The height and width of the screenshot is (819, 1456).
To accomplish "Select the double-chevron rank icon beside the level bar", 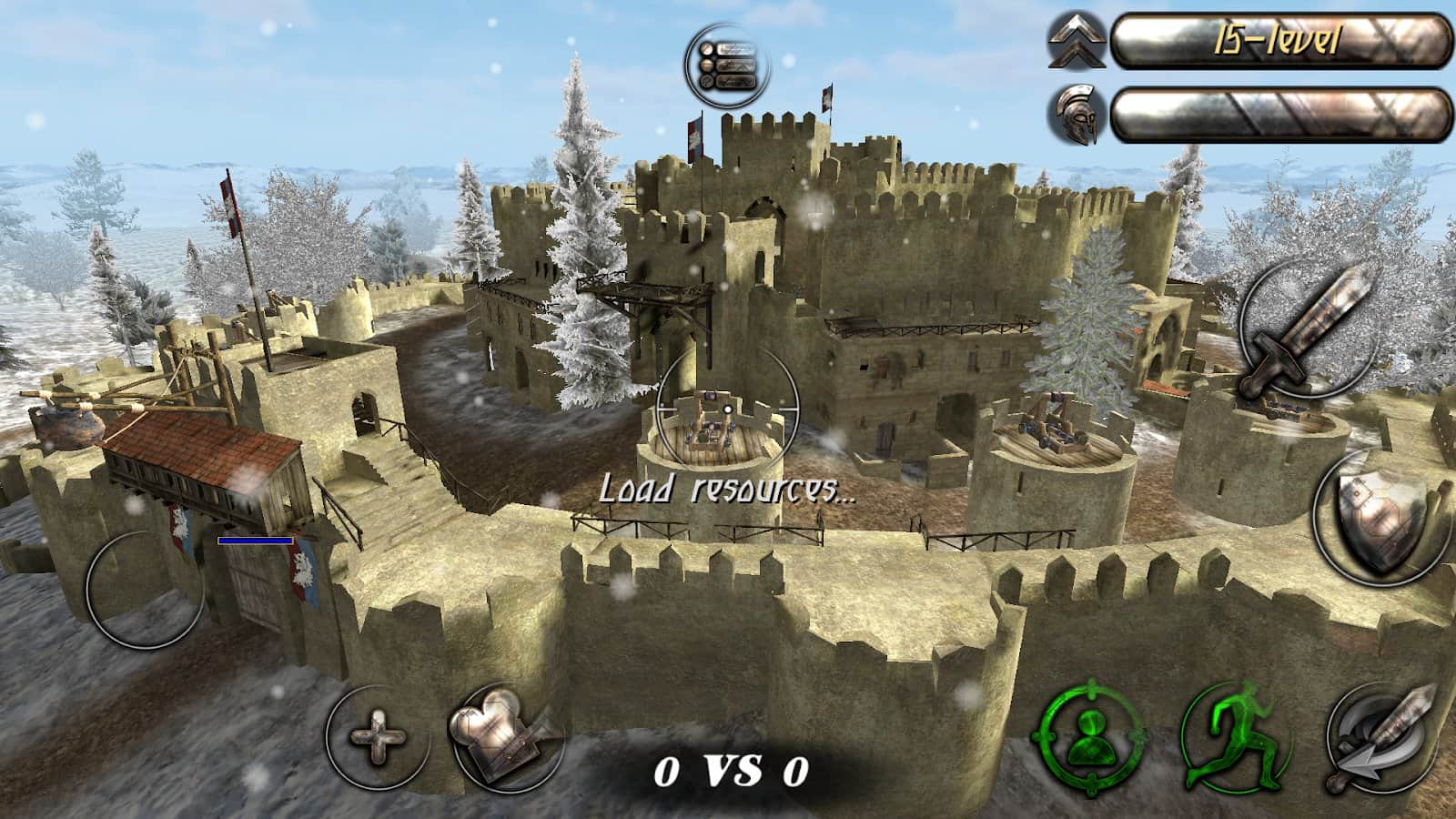I will tap(1077, 43).
